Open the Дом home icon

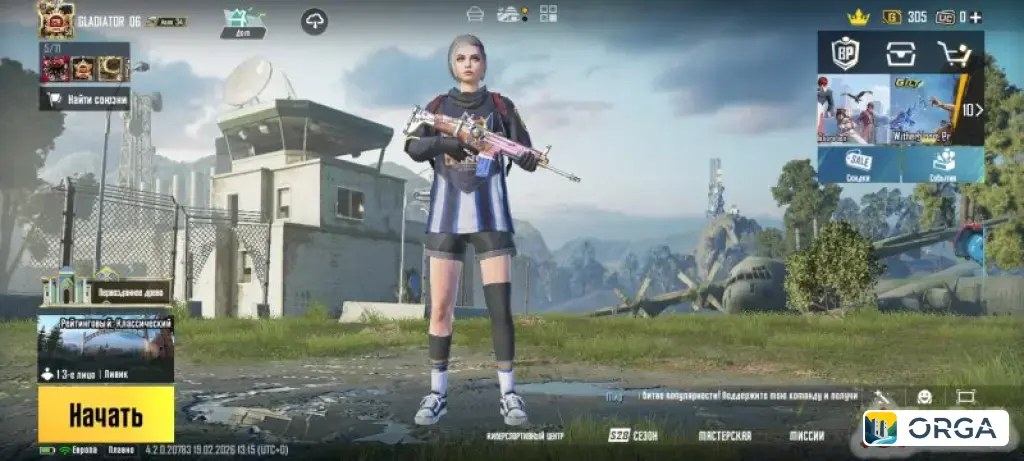tap(243, 20)
